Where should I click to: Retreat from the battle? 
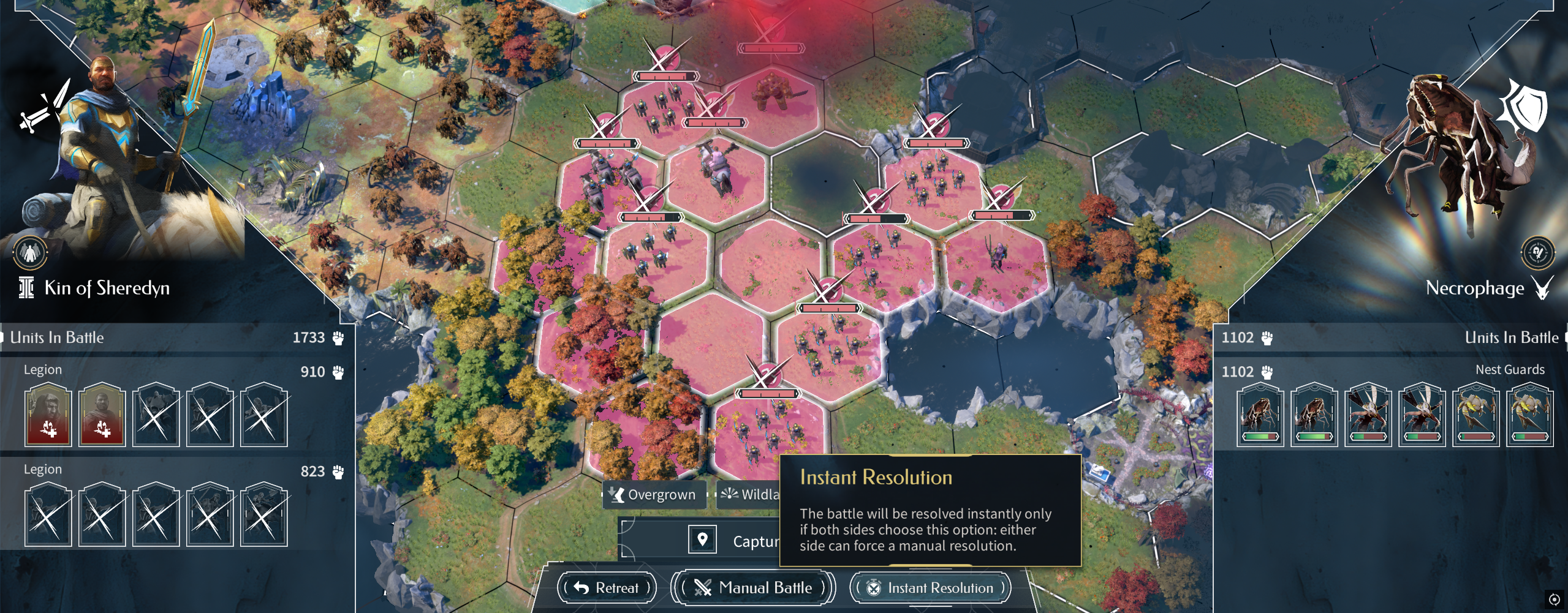point(607,588)
